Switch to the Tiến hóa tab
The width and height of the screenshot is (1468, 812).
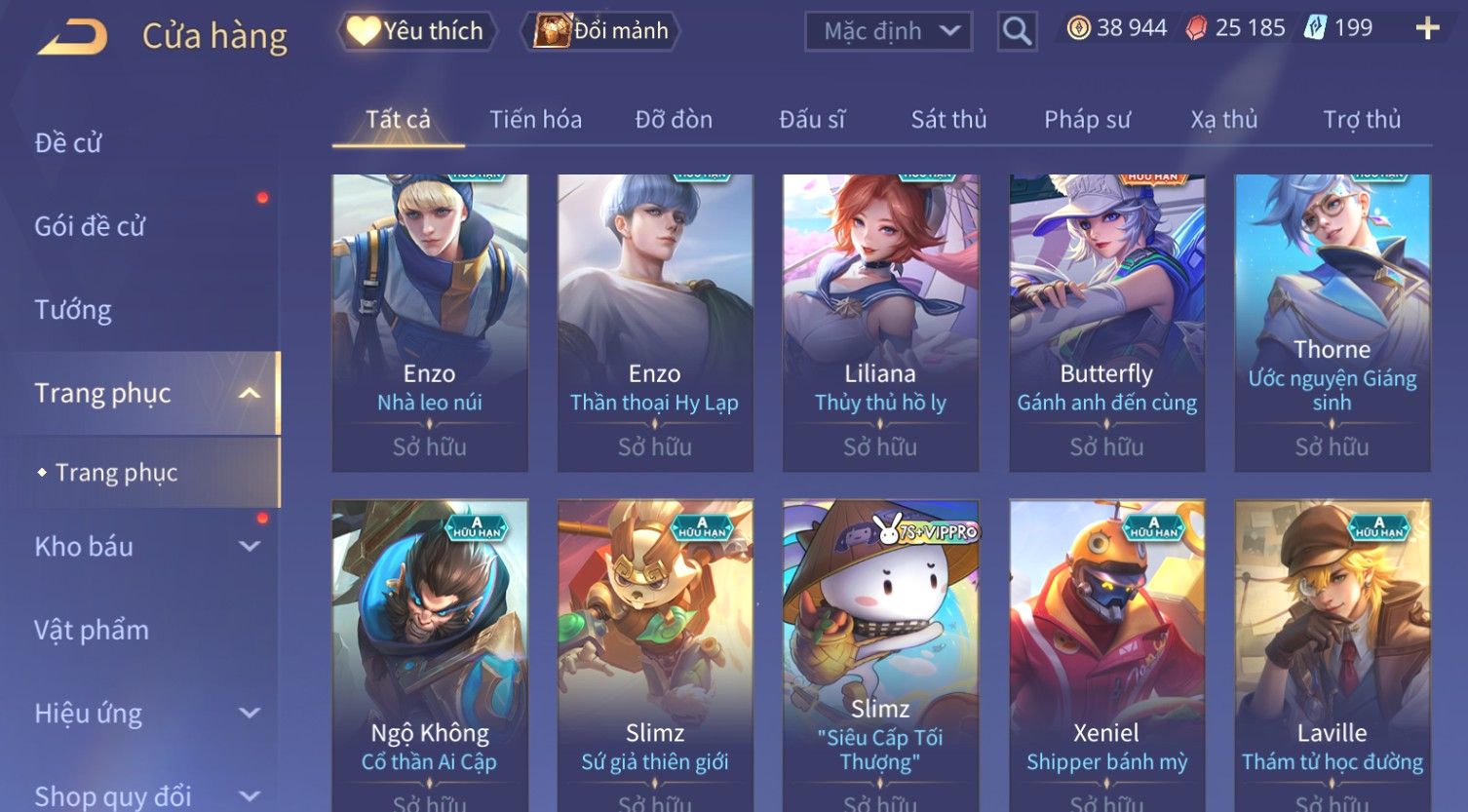pos(535,120)
